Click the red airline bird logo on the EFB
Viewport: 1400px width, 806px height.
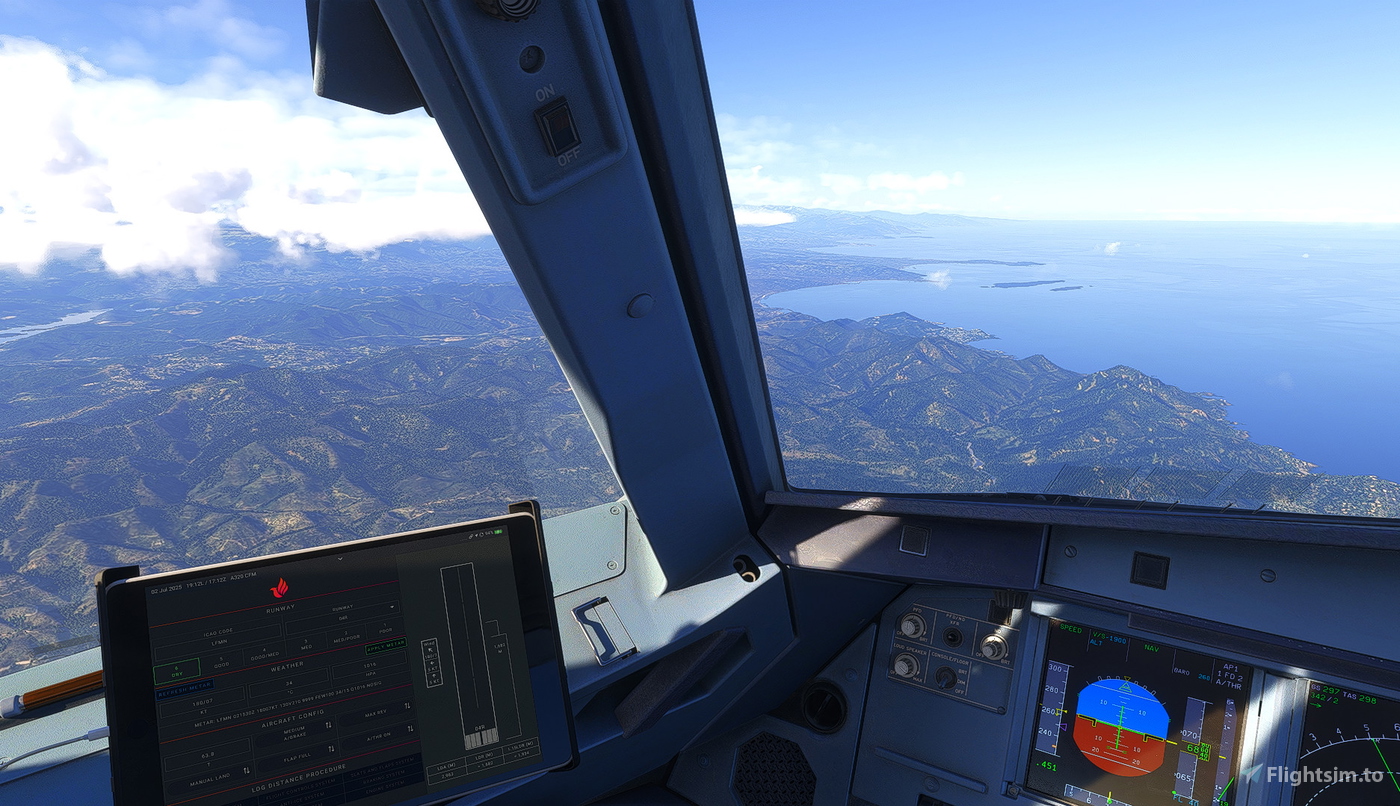[x=281, y=587]
